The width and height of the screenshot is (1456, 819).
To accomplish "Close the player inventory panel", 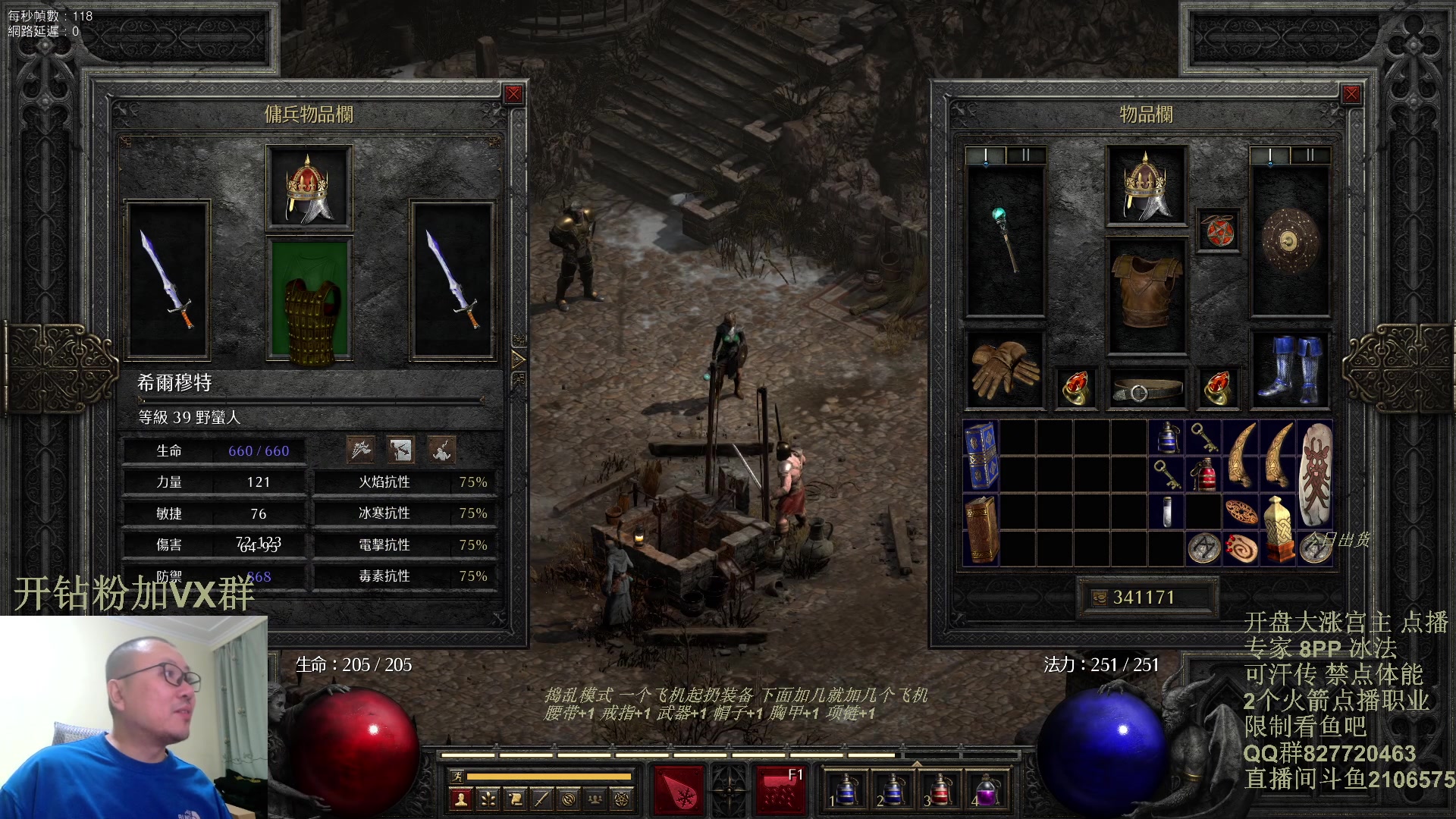I will click(x=1351, y=94).
